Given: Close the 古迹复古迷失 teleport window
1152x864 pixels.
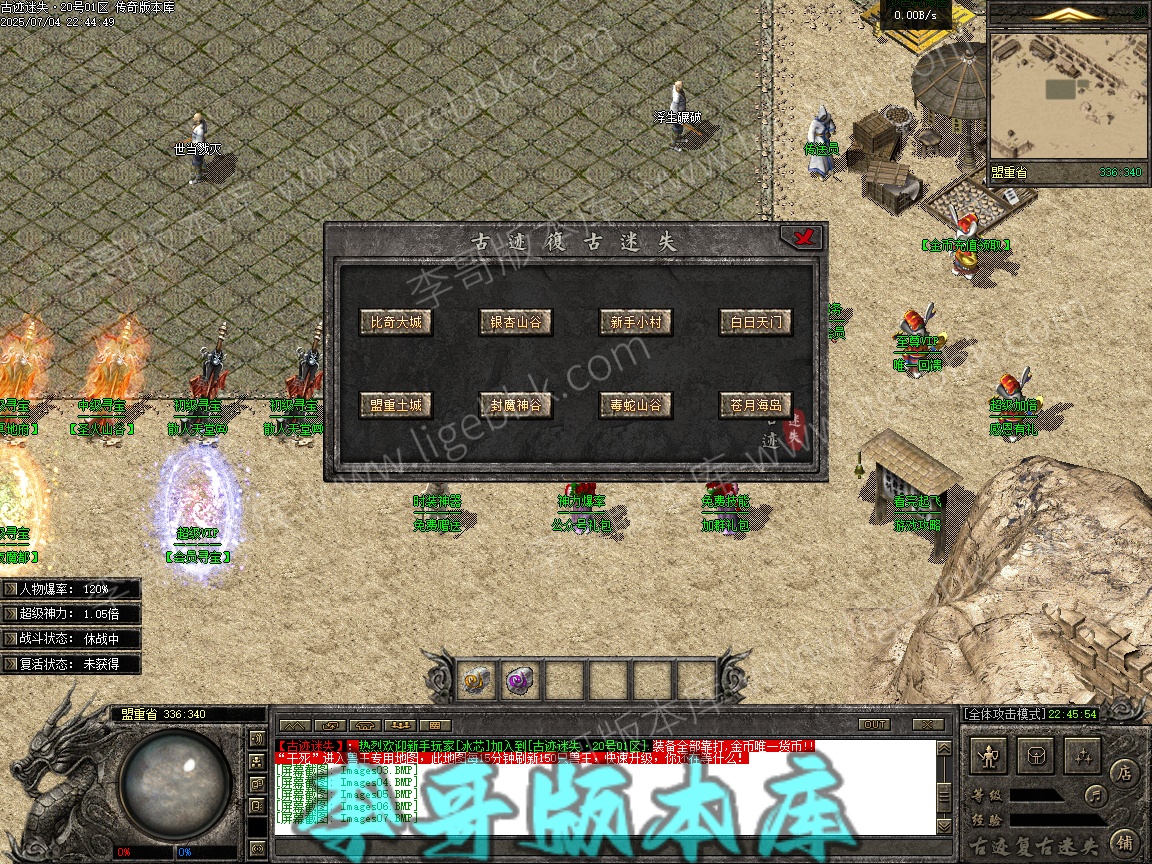Looking at the screenshot, I should 801,237.
